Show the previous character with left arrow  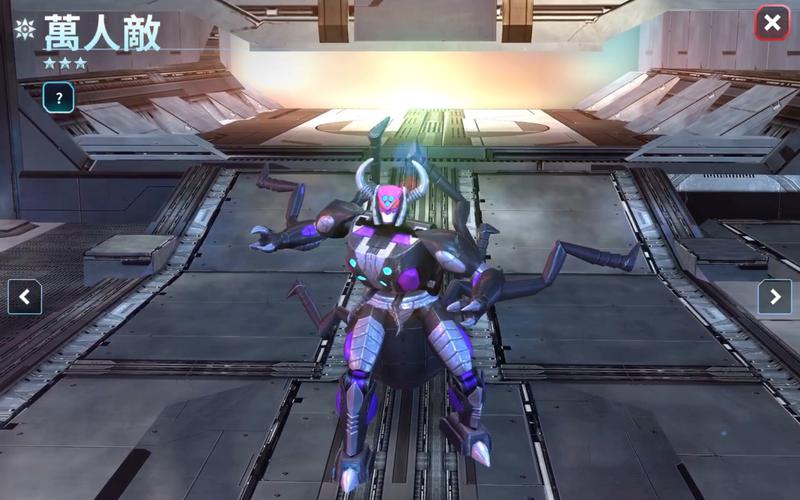[x=25, y=296]
